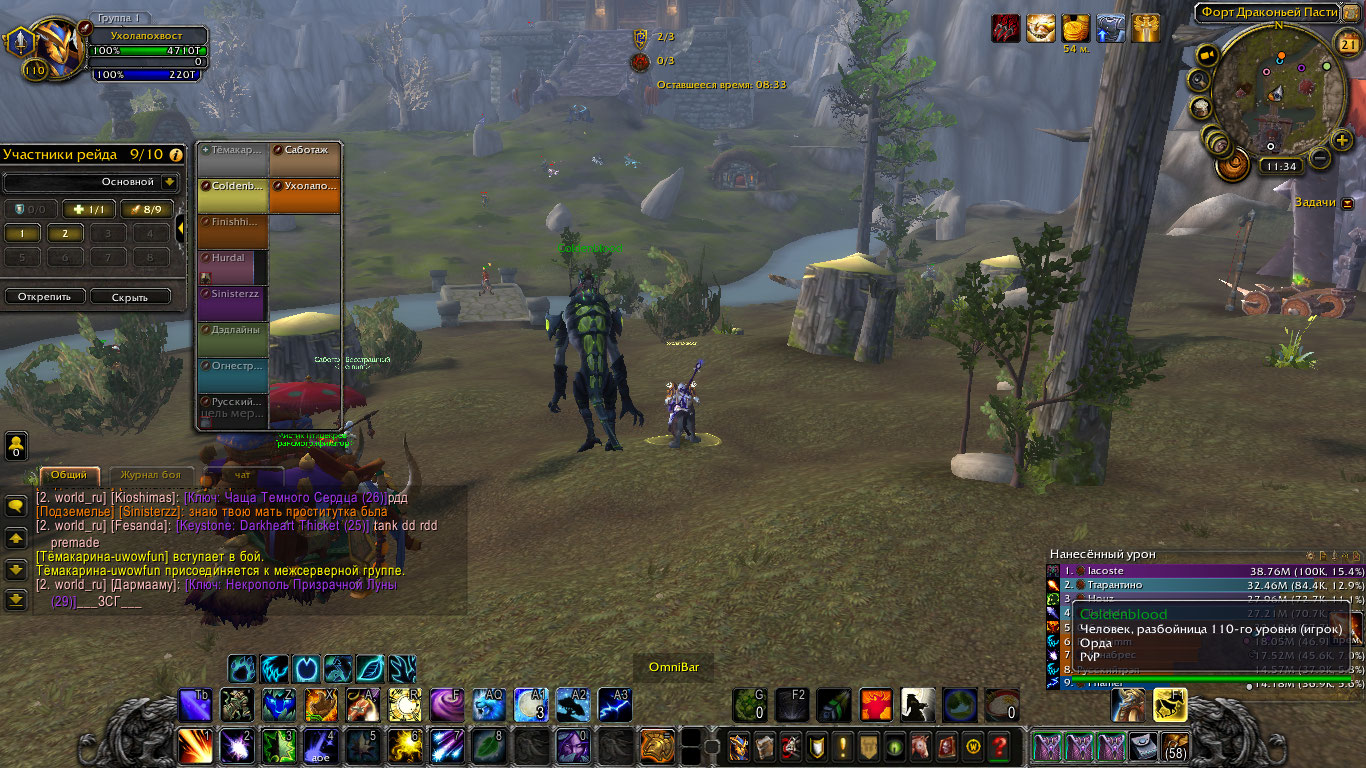This screenshot has height=768, width=1366.
Task: Open the red question mark help button
Action: coord(999,746)
